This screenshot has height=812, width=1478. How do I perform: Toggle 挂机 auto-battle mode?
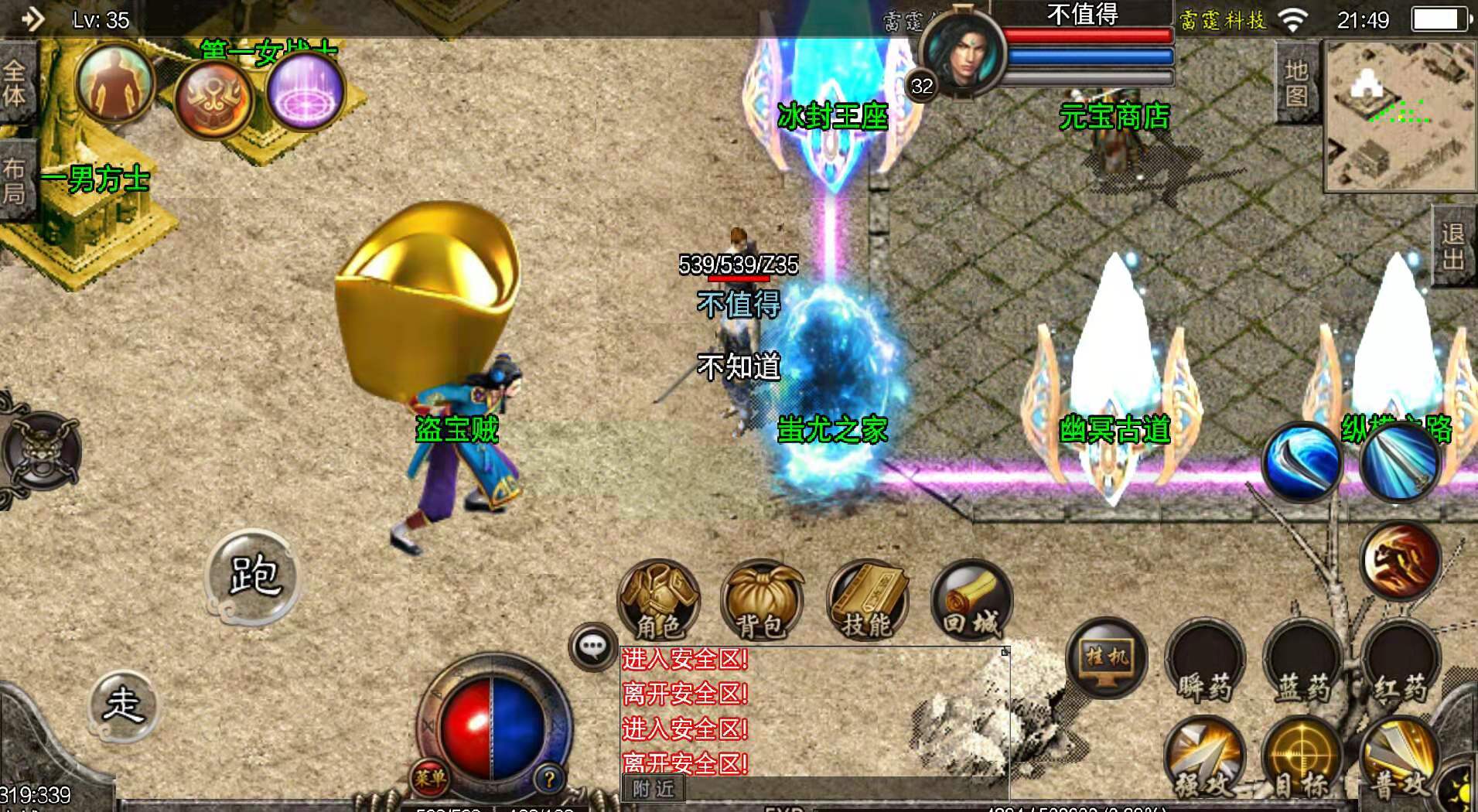point(1106,658)
